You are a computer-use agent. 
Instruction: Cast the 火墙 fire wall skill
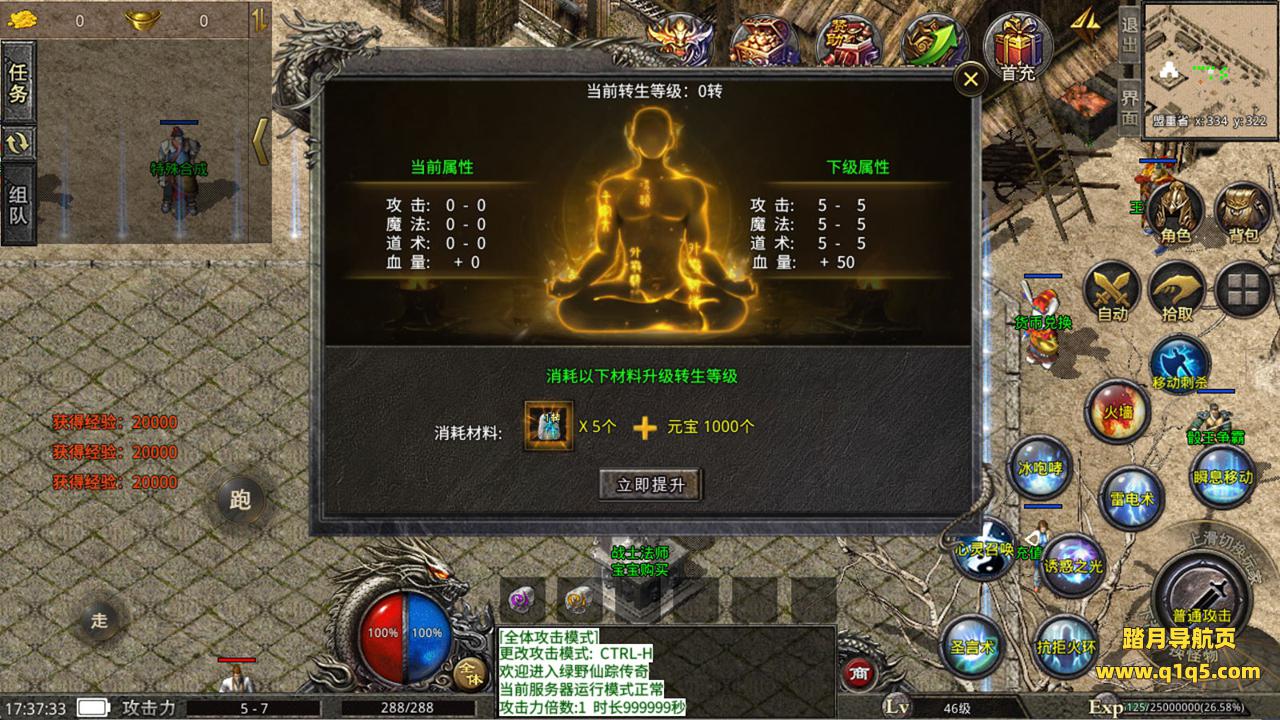[1117, 411]
